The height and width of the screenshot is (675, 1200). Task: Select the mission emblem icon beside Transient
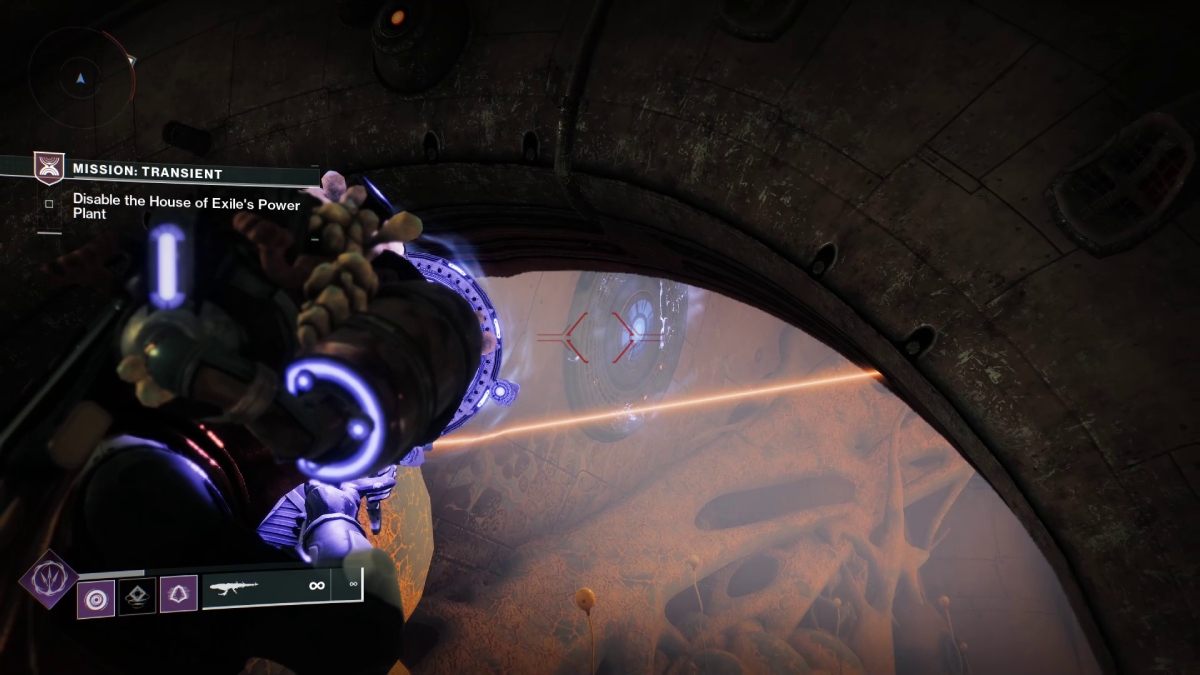point(48,169)
